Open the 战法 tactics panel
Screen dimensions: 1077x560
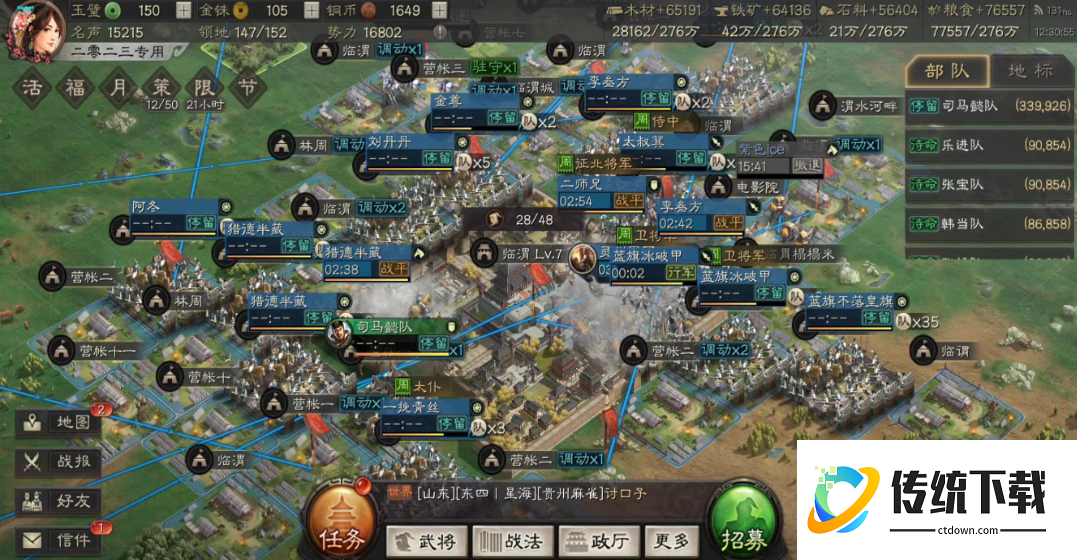pos(511,541)
